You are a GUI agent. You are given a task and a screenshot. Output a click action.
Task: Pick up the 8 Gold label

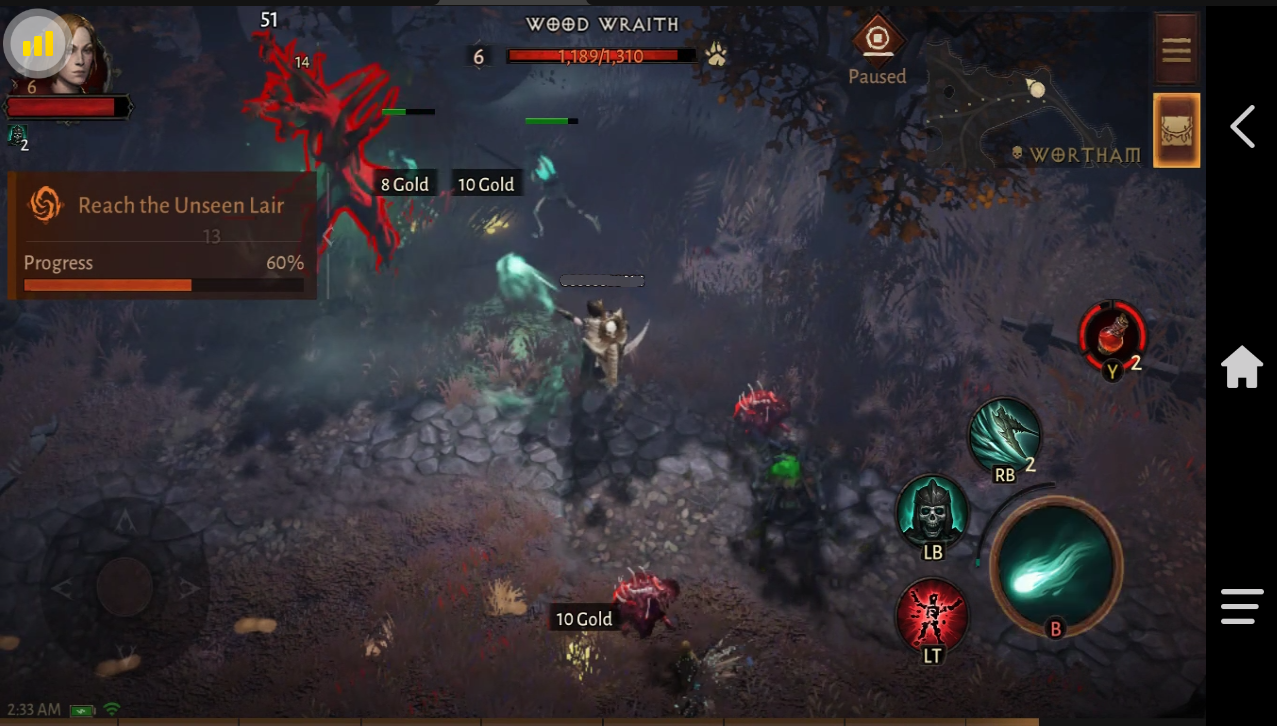pos(404,184)
